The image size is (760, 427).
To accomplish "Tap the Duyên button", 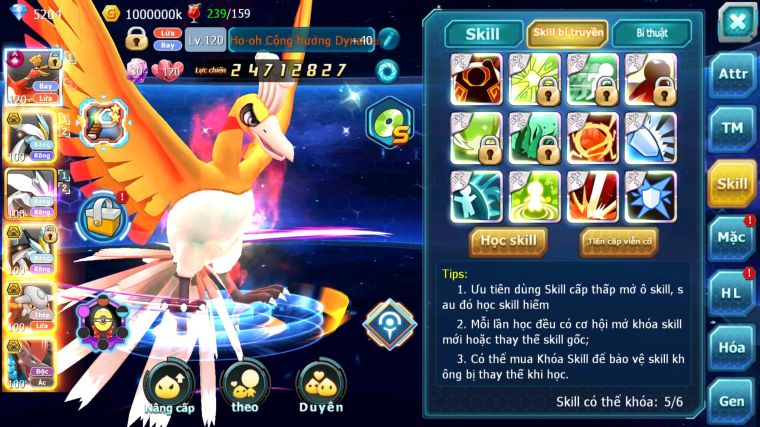I will coord(320,388).
